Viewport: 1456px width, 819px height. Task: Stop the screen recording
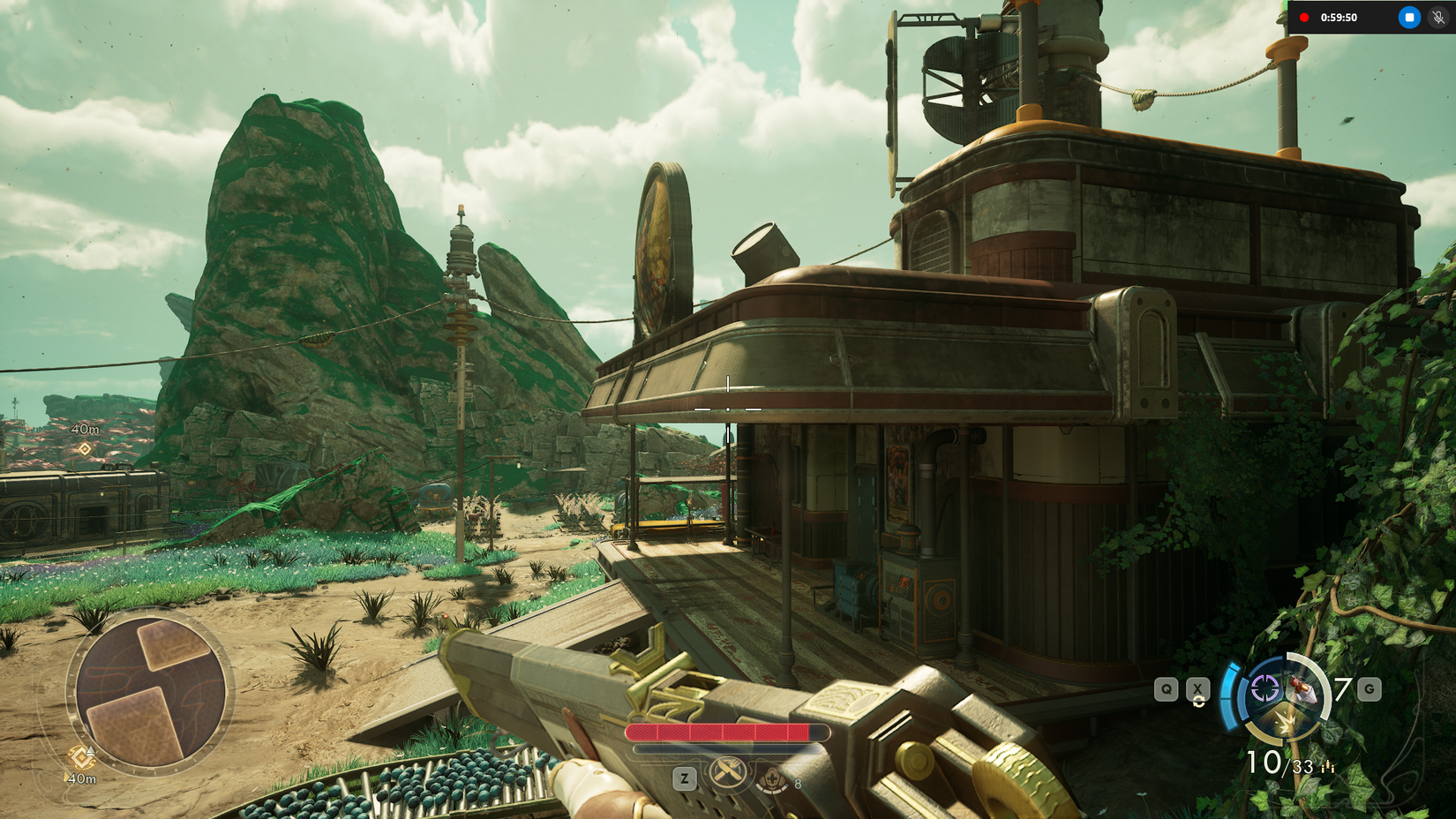point(1409,18)
